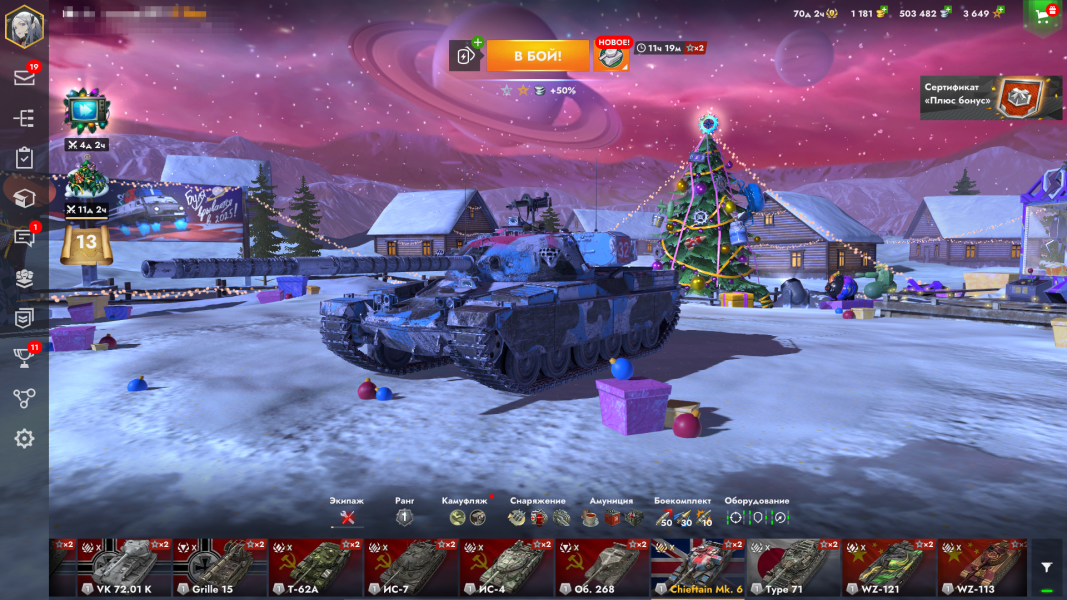Open the booster slot beside the battle button
The image size is (1067, 600).
465,56
